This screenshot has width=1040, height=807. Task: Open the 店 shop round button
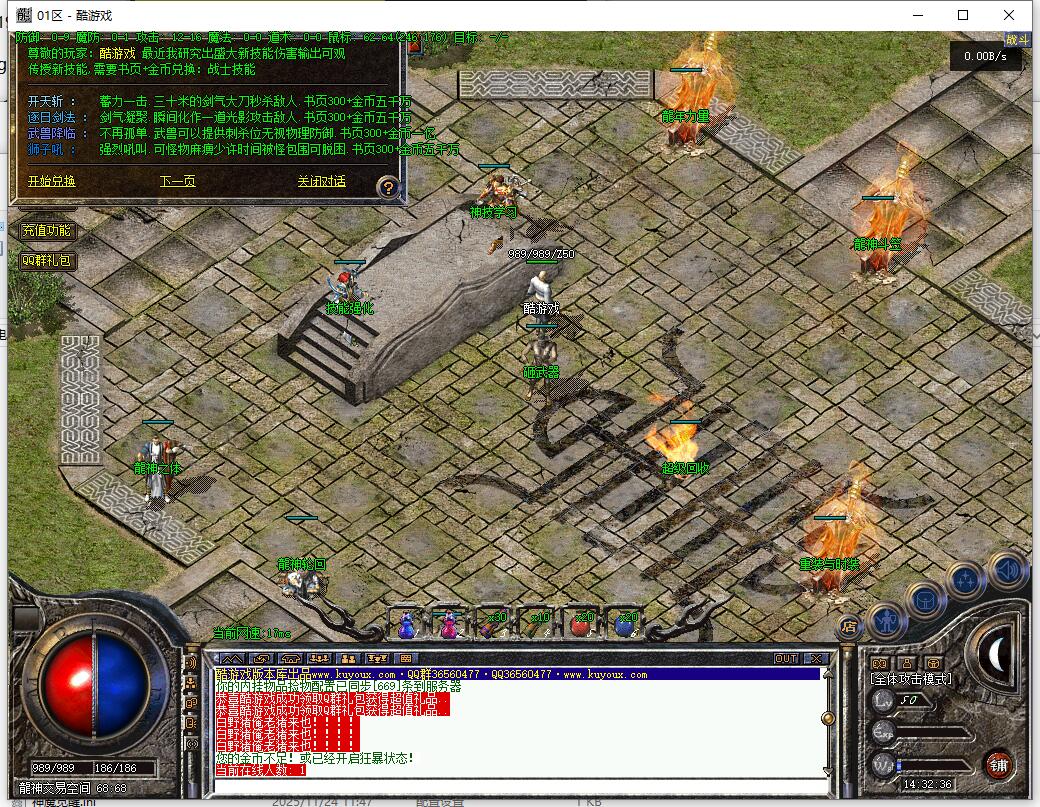point(849,627)
